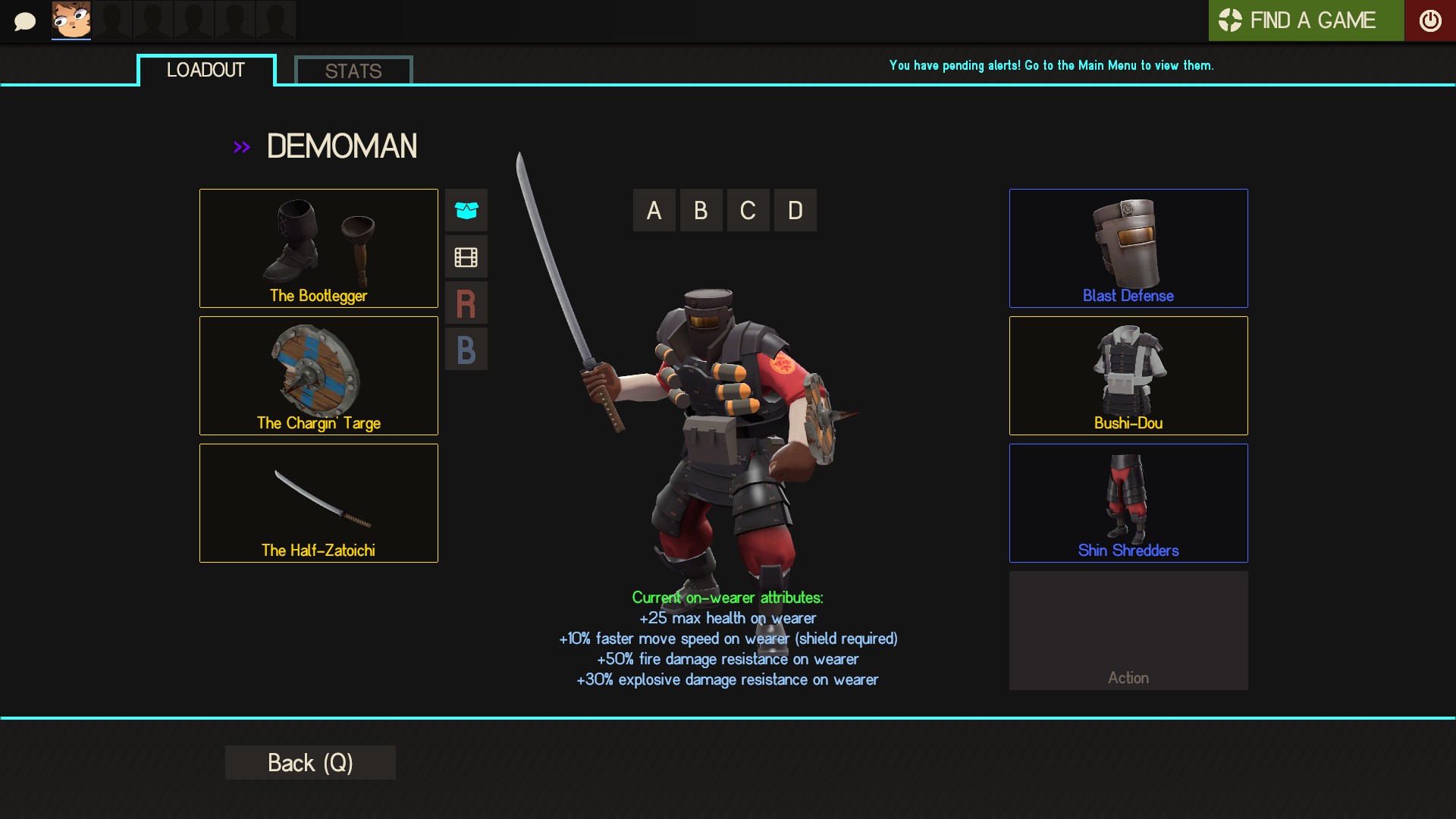The image size is (1456, 819).
Task: Open the chat speech bubble icon
Action: pyautogui.click(x=25, y=21)
